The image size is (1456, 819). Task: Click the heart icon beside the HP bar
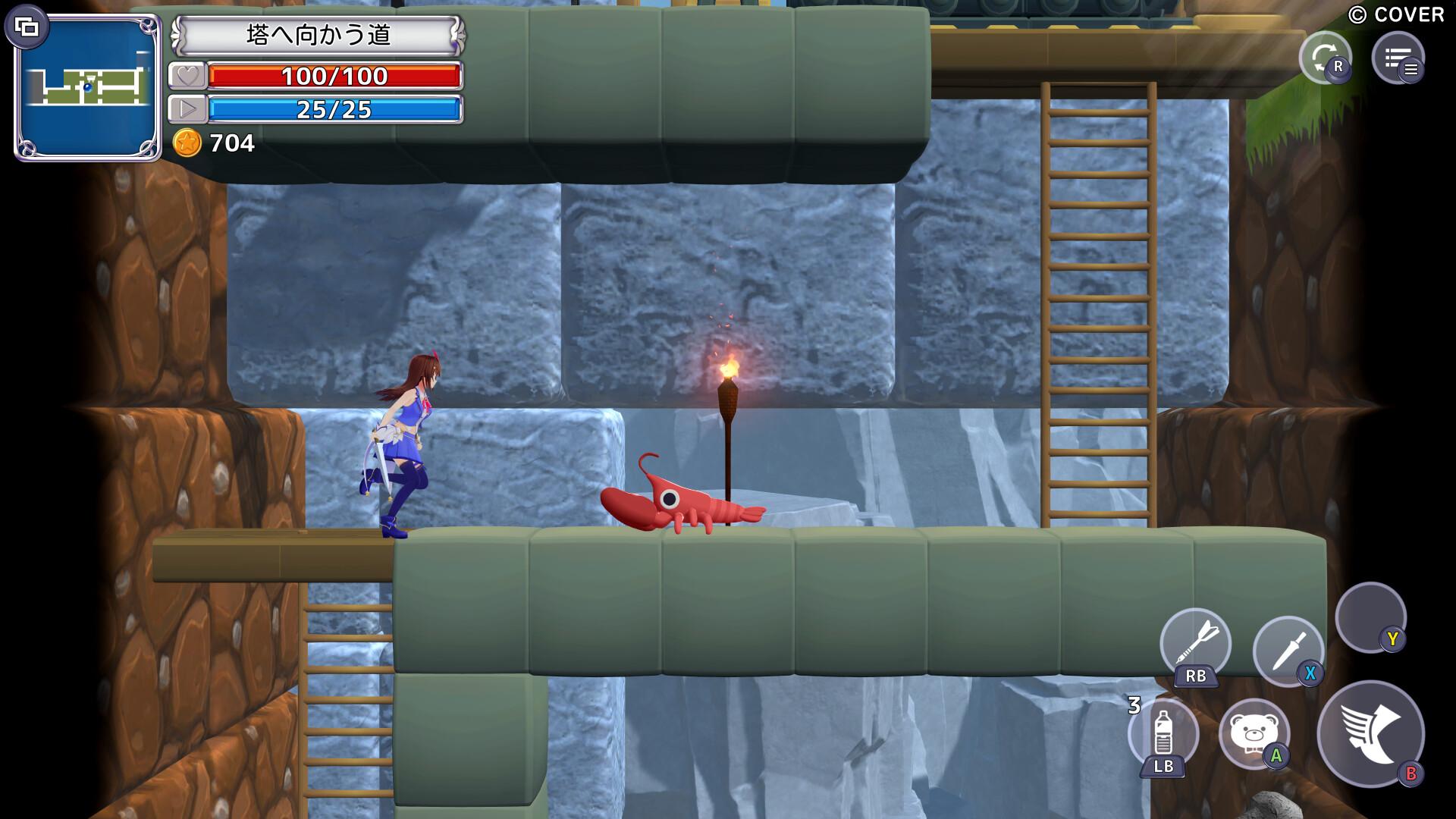click(x=188, y=76)
